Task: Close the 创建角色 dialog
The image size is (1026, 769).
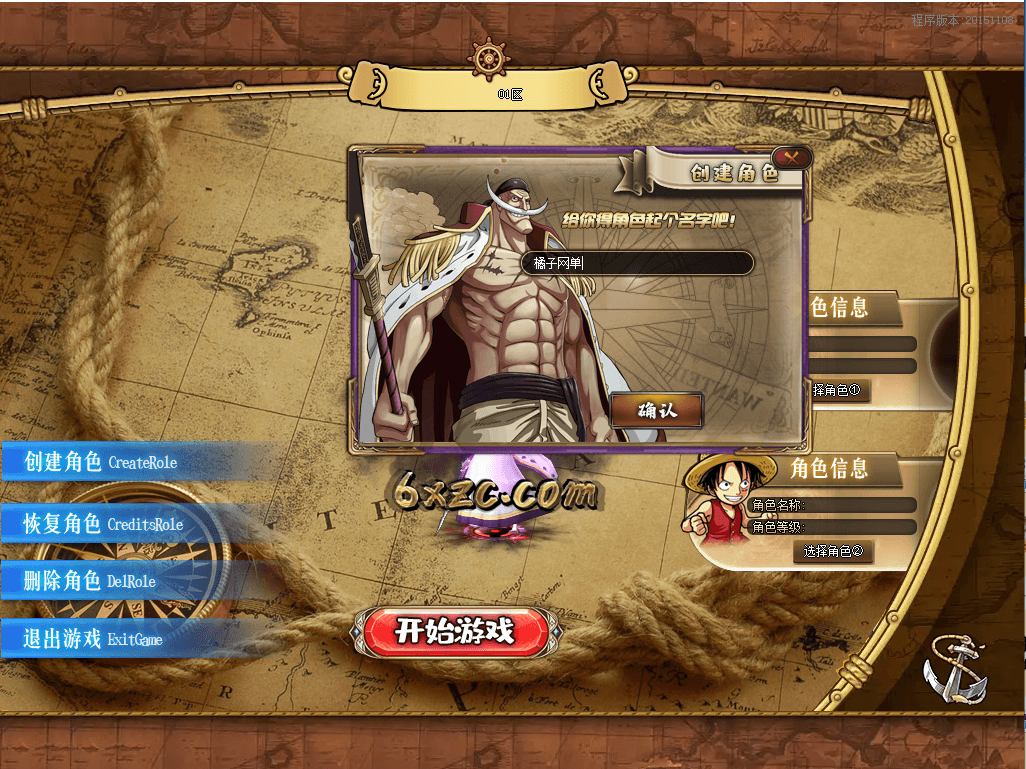Action: [x=792, y=157]
